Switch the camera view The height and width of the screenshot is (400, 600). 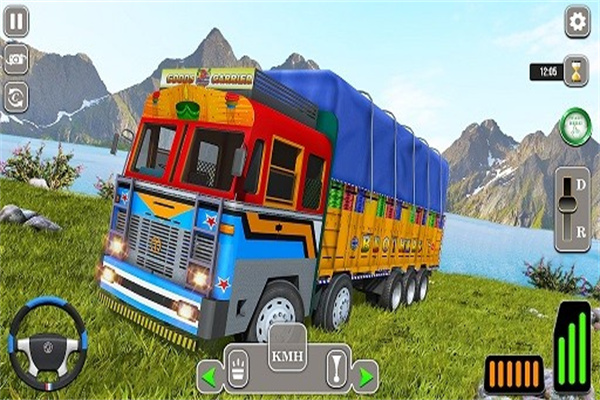pyautogui.click(x=16, y=59)
